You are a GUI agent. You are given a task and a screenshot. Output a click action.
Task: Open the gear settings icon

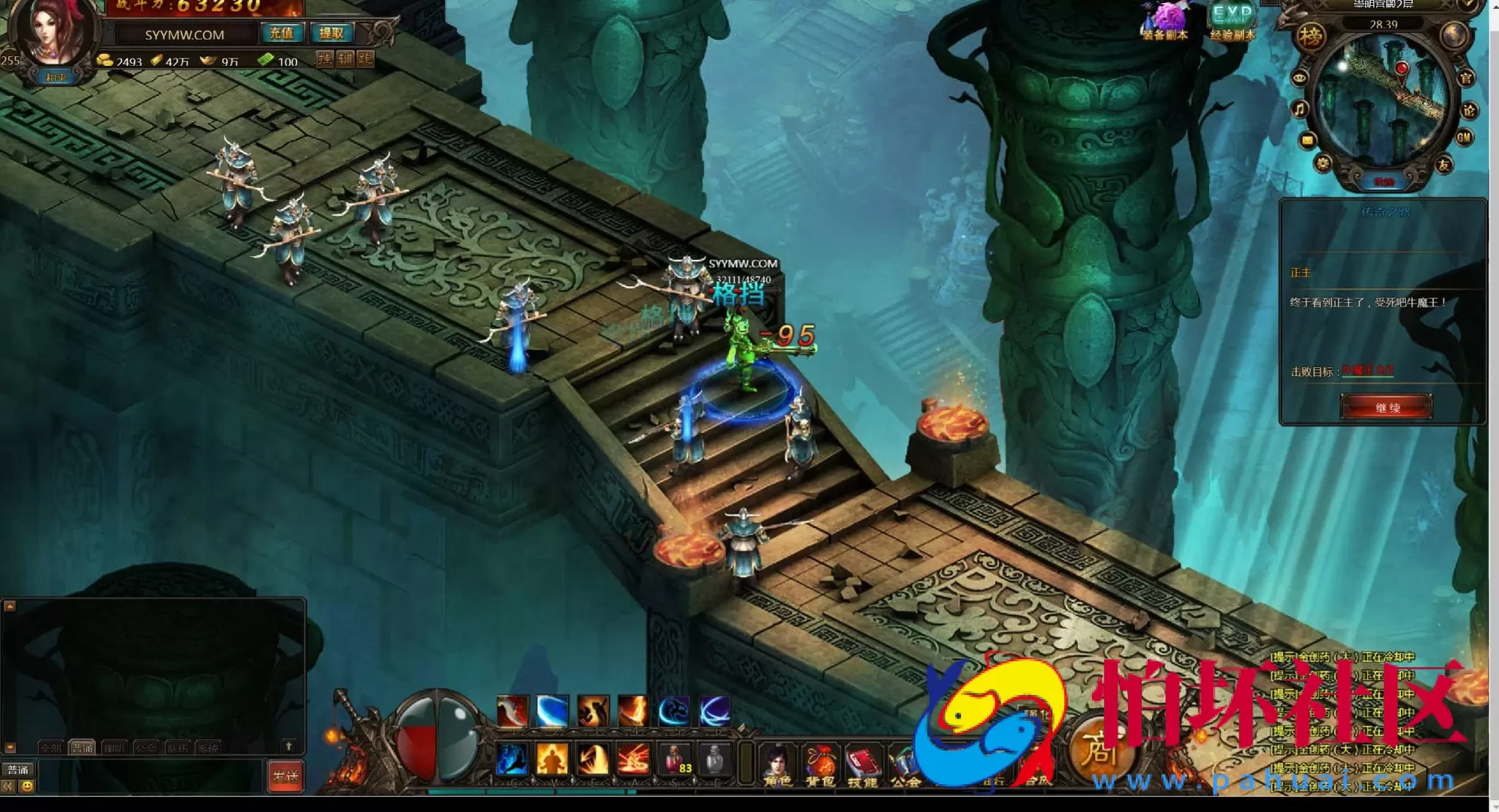1323,164
